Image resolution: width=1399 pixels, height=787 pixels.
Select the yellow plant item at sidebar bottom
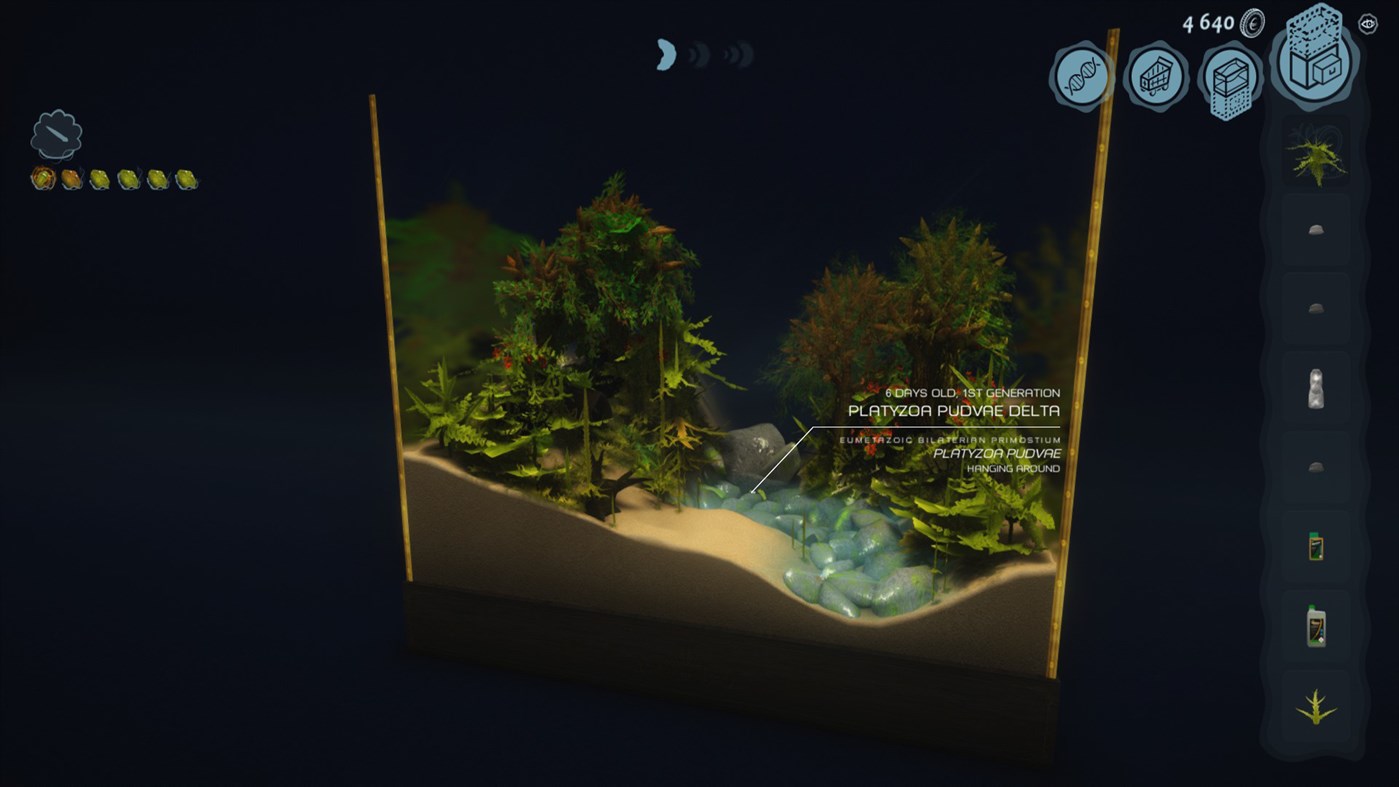coord(1315,706)
